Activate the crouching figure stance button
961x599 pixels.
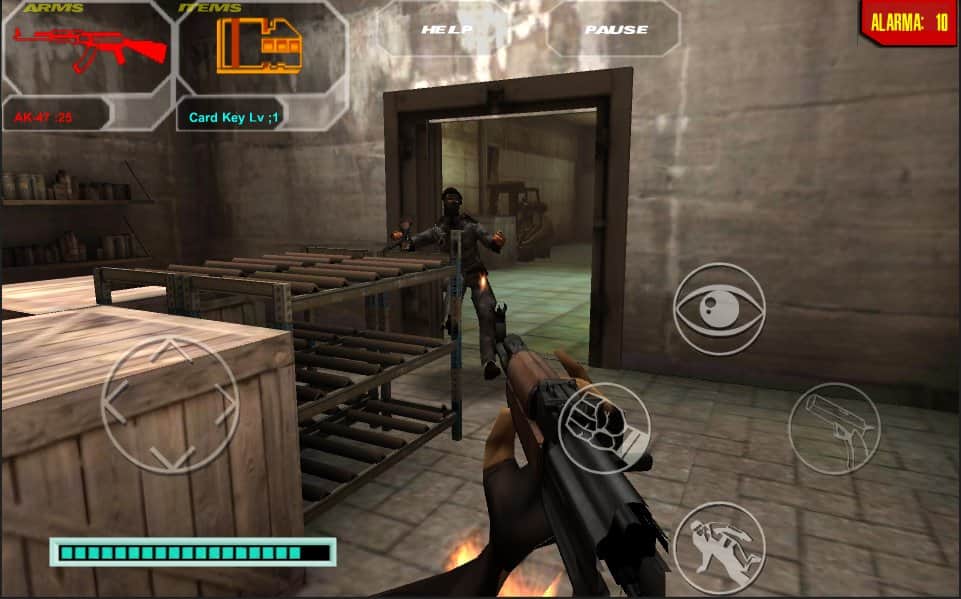(x=719, y=547)
